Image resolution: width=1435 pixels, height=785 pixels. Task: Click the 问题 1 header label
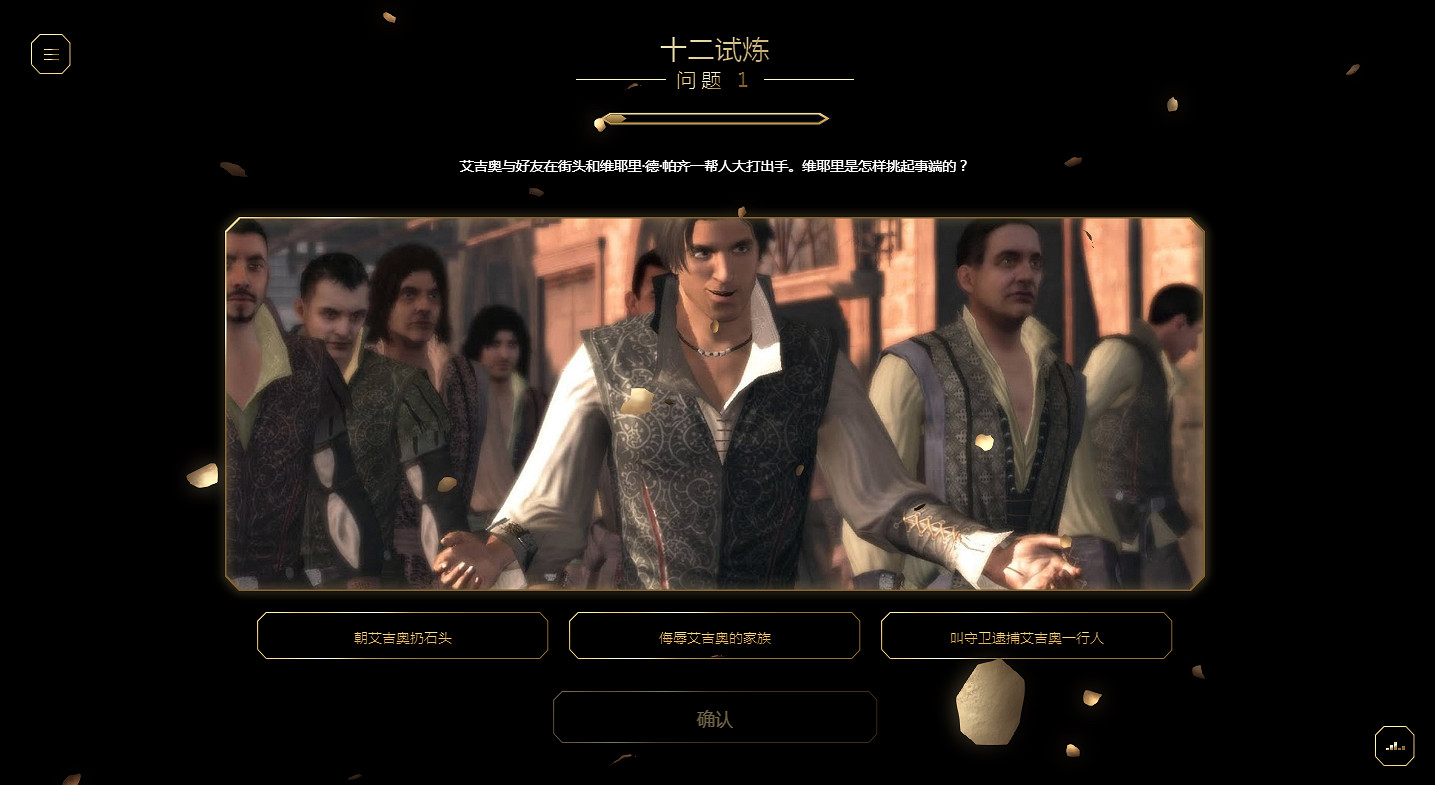[715, 81]
